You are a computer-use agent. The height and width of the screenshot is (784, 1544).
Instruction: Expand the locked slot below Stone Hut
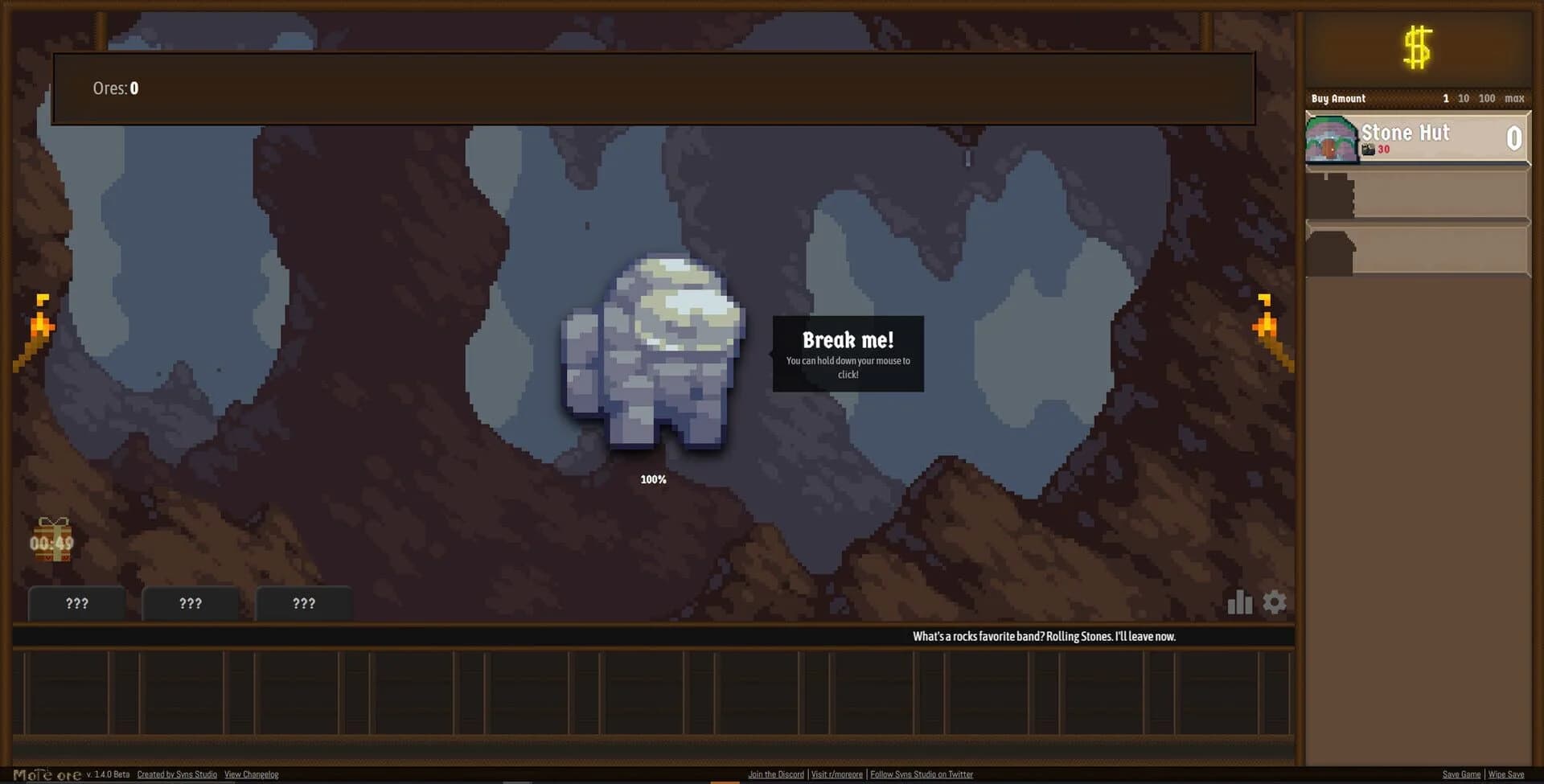[1417, 195]
